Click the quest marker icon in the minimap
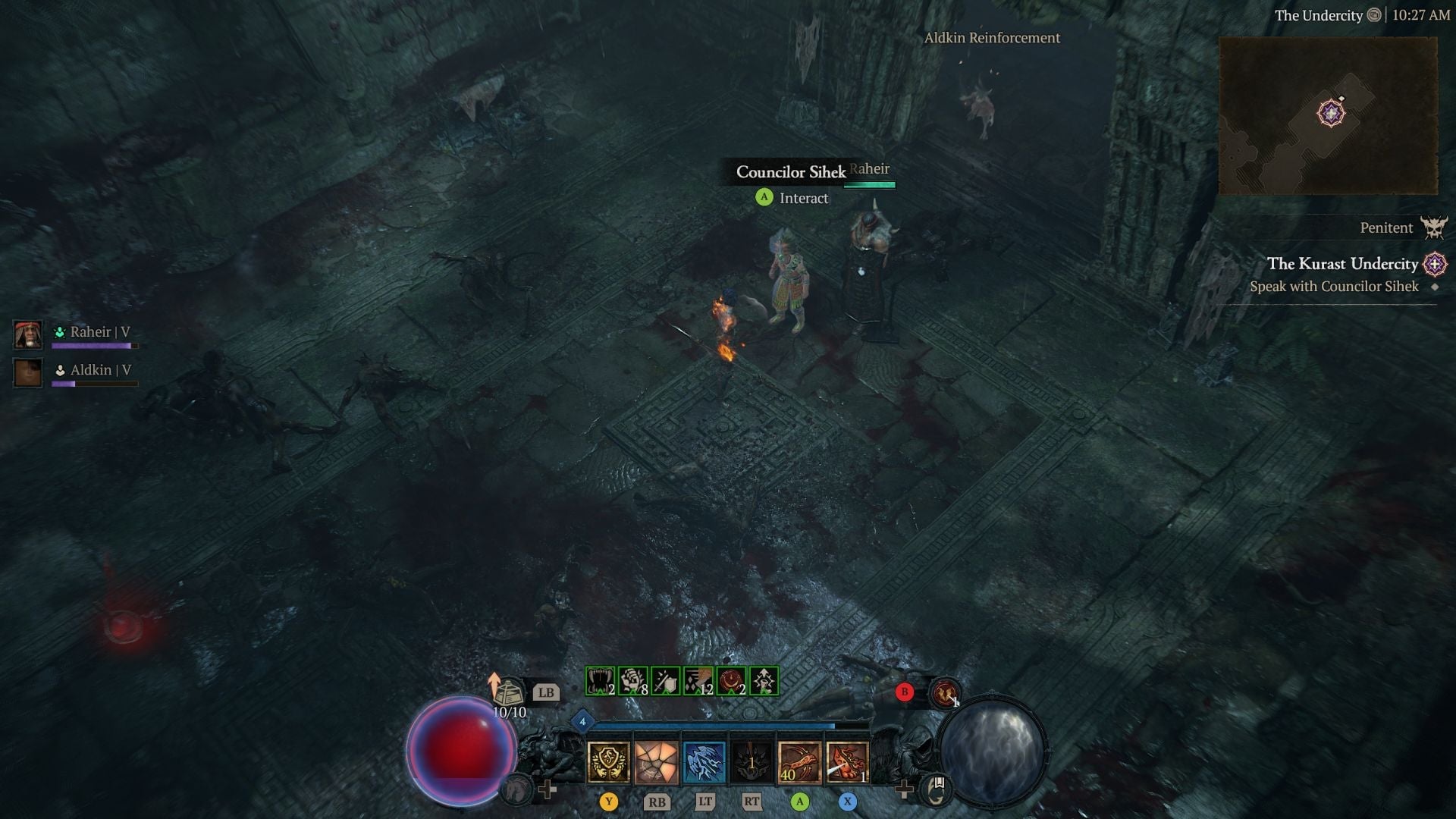Viewport: 1456px width, 819px height. point(1331,112)
